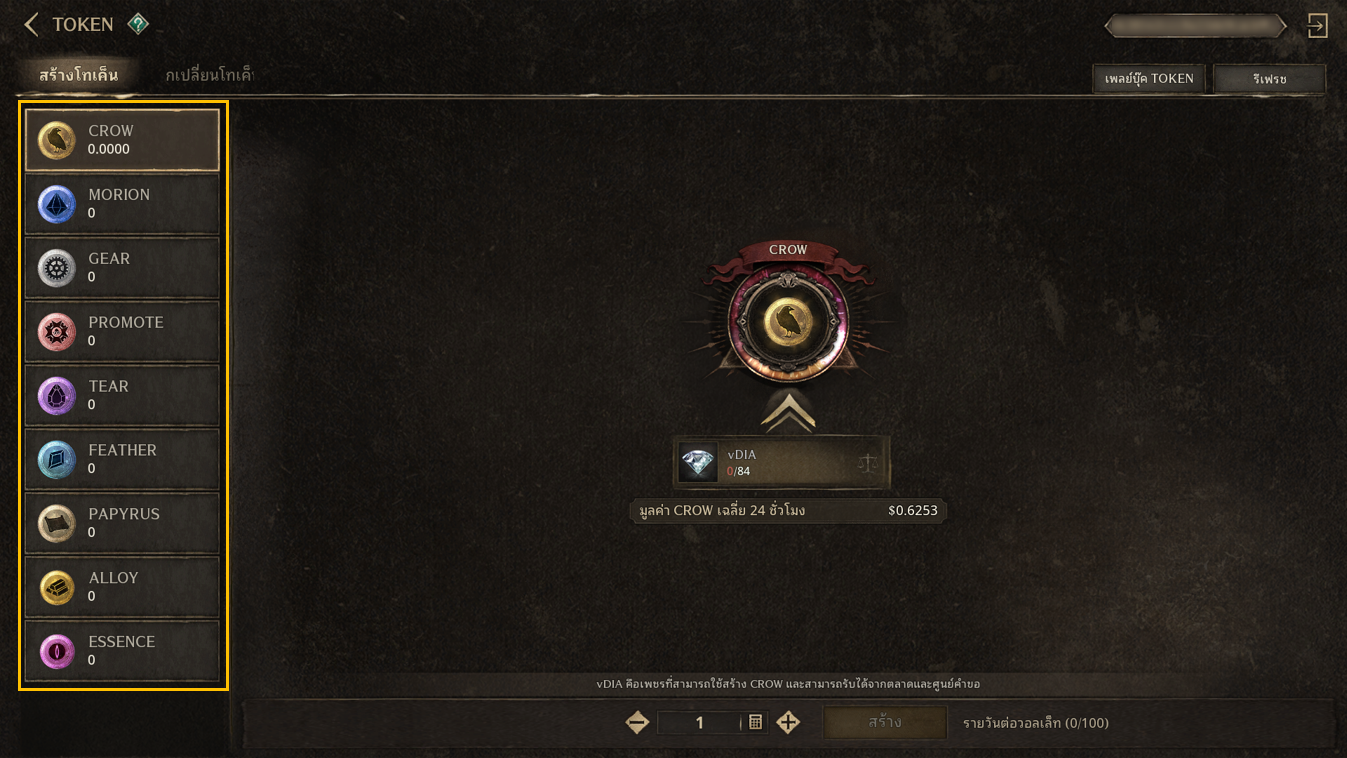Open the TEAR token entry

[x=122, y=396]
